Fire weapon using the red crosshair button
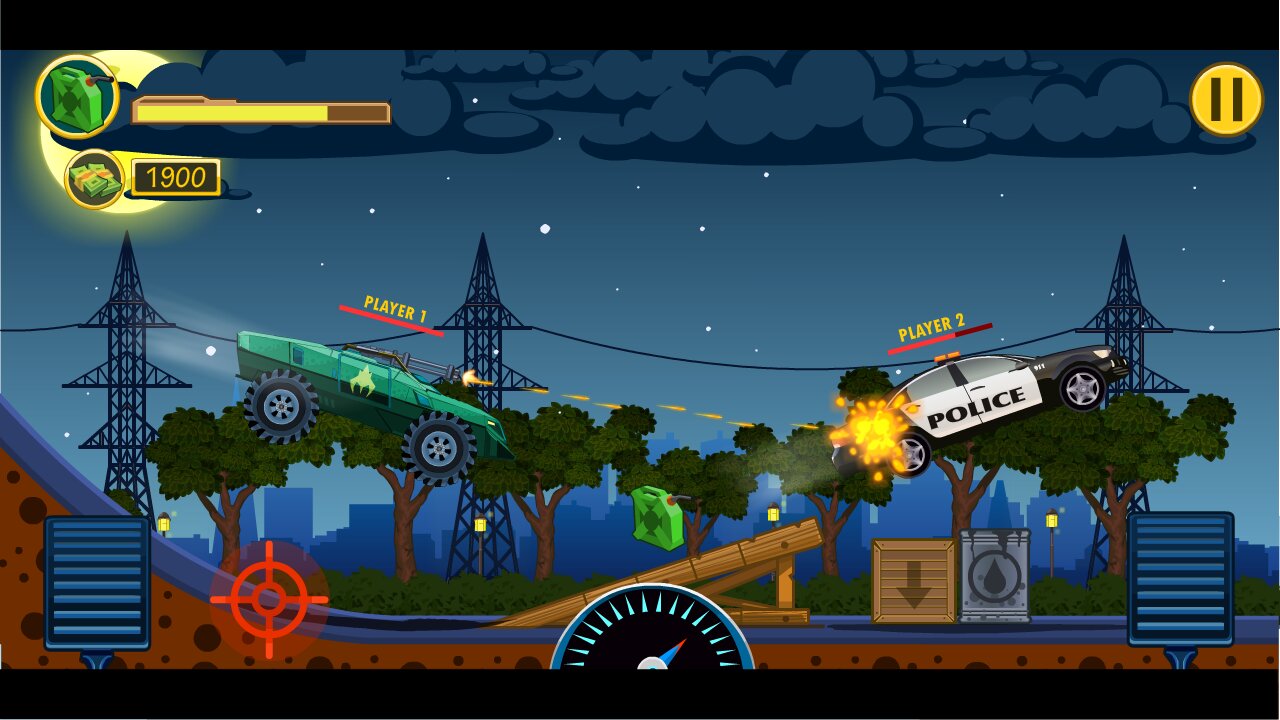 269,599
